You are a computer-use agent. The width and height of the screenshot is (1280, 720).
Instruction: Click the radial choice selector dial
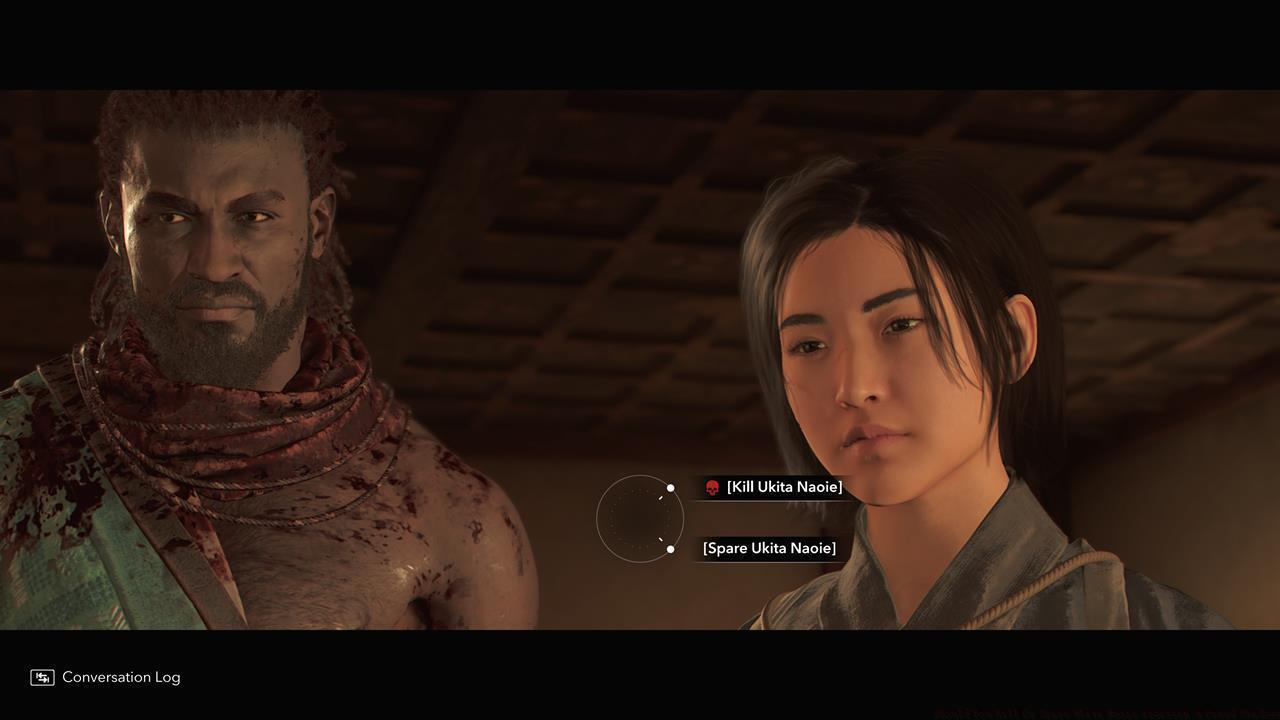[x=640, y=517]
